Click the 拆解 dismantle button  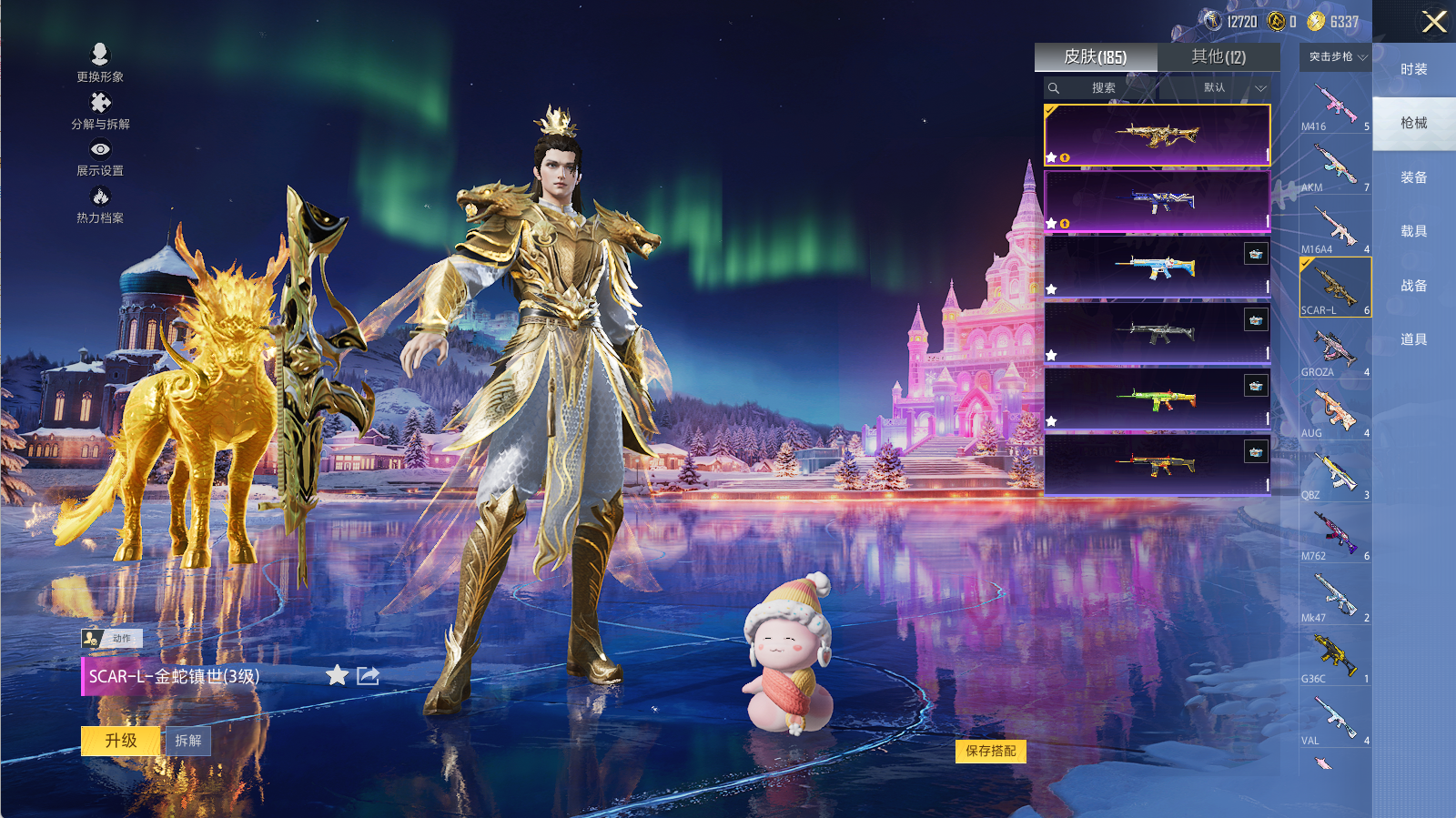pos(188,741)
